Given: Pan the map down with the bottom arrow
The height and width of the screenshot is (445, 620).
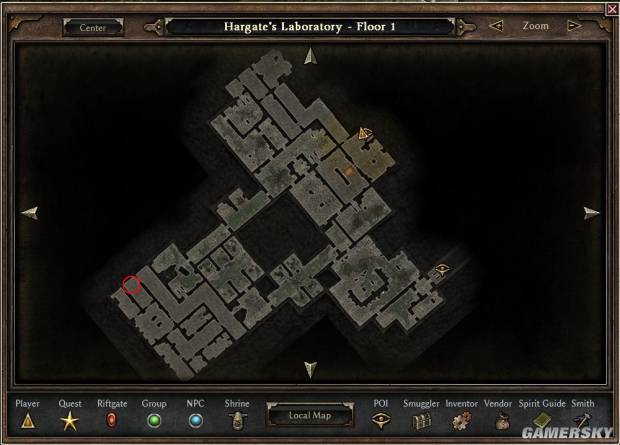Looking at the screenshot, I should pyautogui.click(x=310, y=368).
